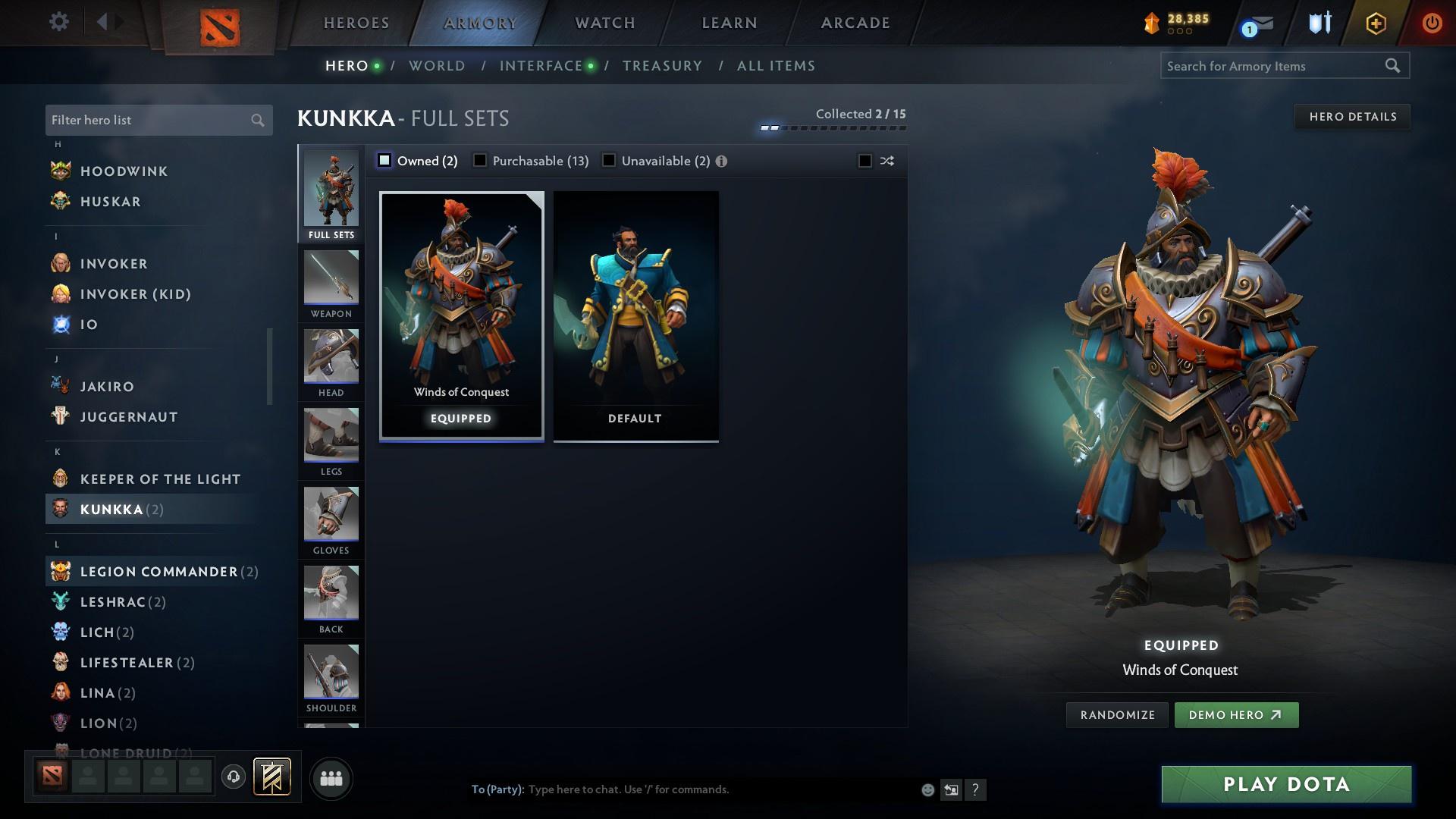Click the Collected 2/15 progress bar
Viewport: 1456px width, 819px height.
pos(834,127)
